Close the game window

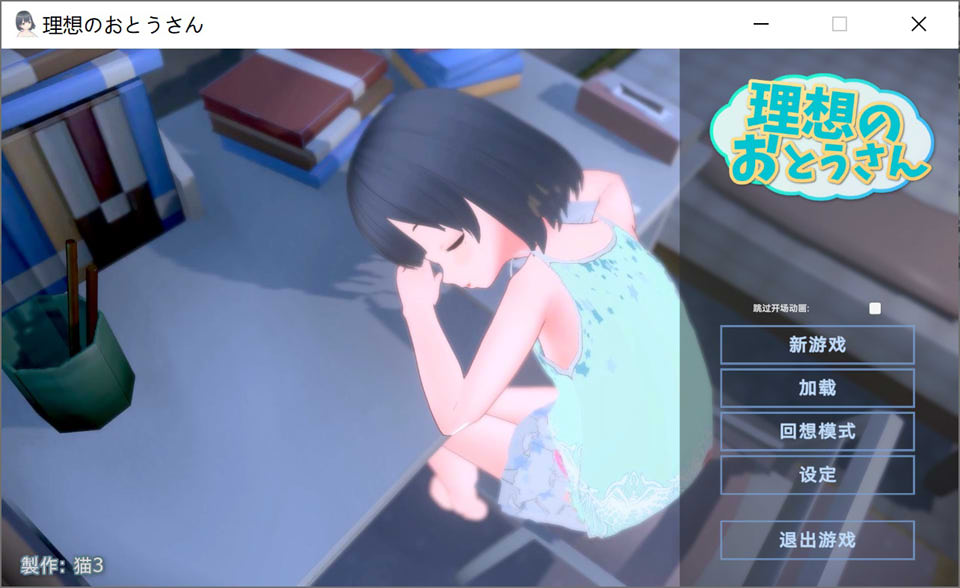click(x=918, y=24)
